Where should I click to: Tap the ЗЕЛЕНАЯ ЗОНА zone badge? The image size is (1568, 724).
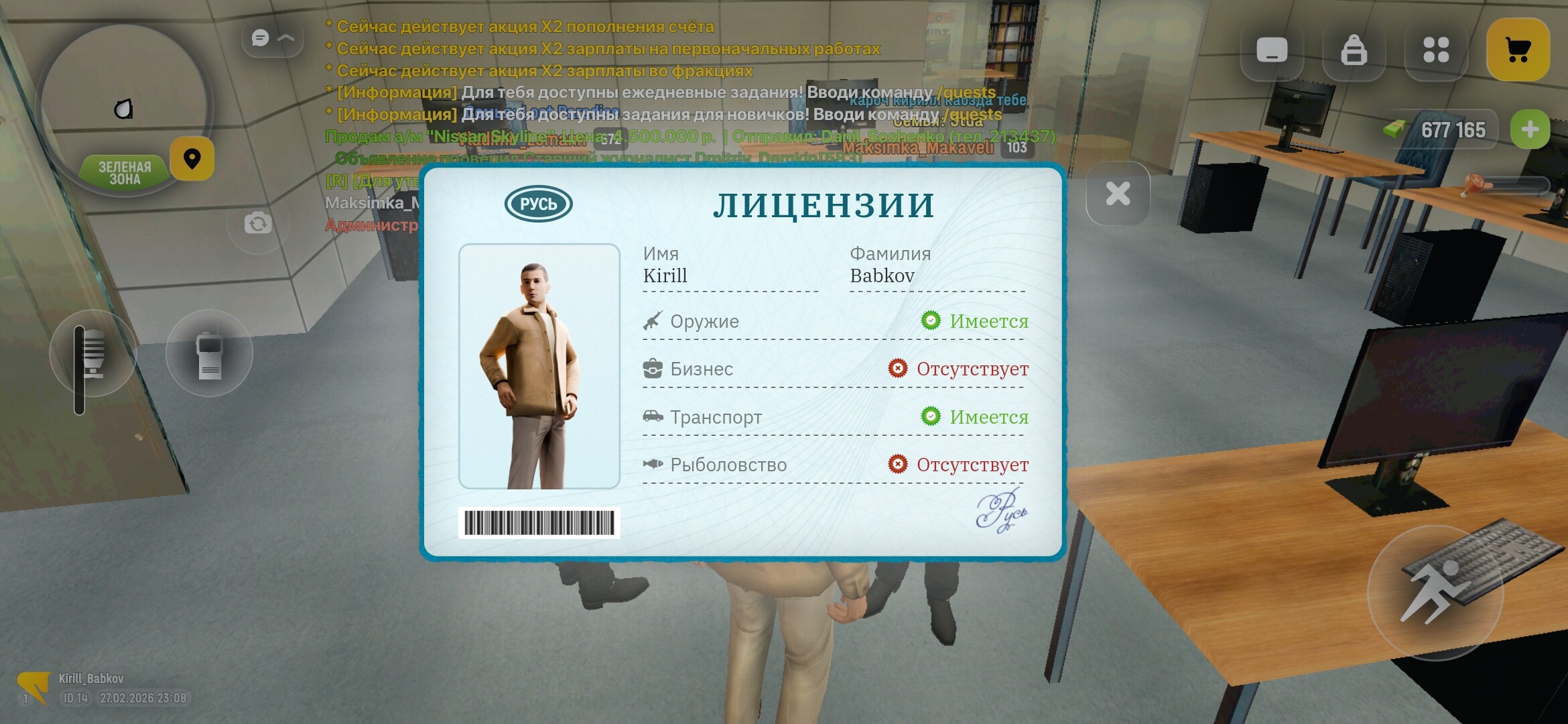click(x=124, y=170)
